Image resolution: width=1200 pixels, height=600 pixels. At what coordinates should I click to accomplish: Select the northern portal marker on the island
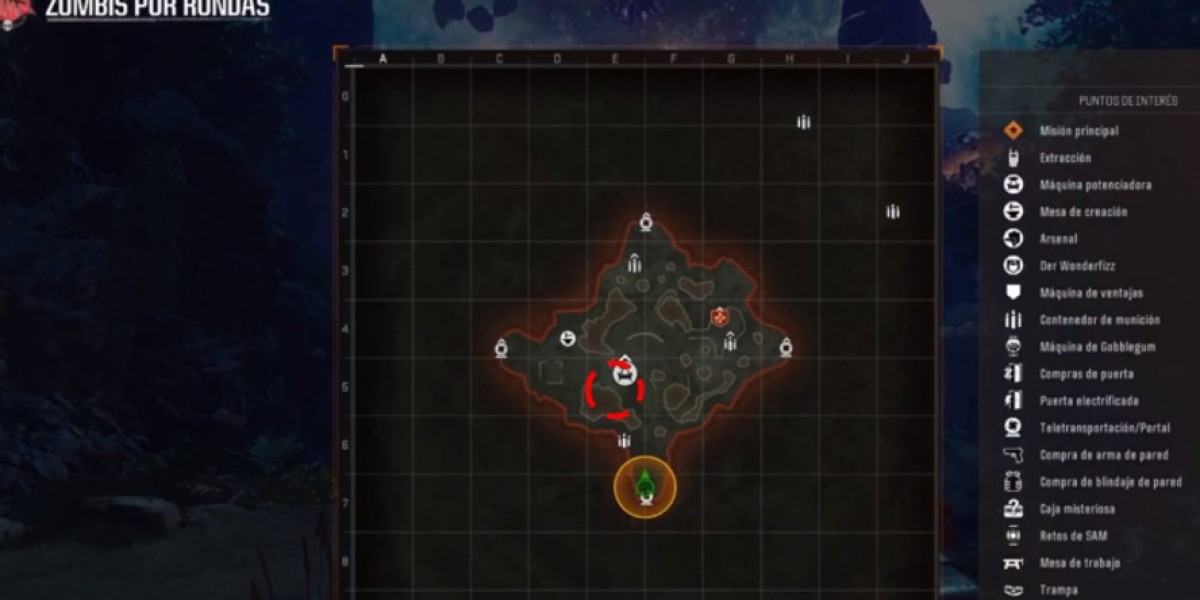tap(646, 222)
